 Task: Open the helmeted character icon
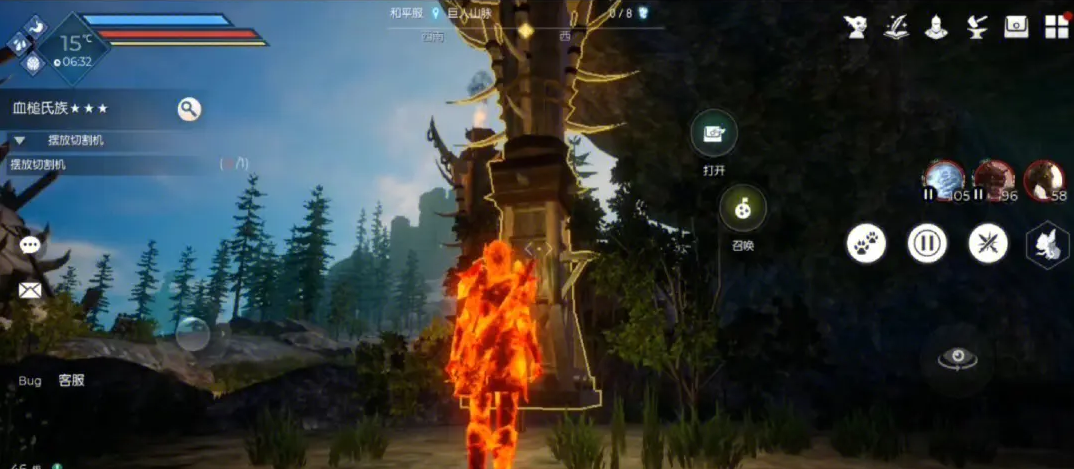click(936, 27)
